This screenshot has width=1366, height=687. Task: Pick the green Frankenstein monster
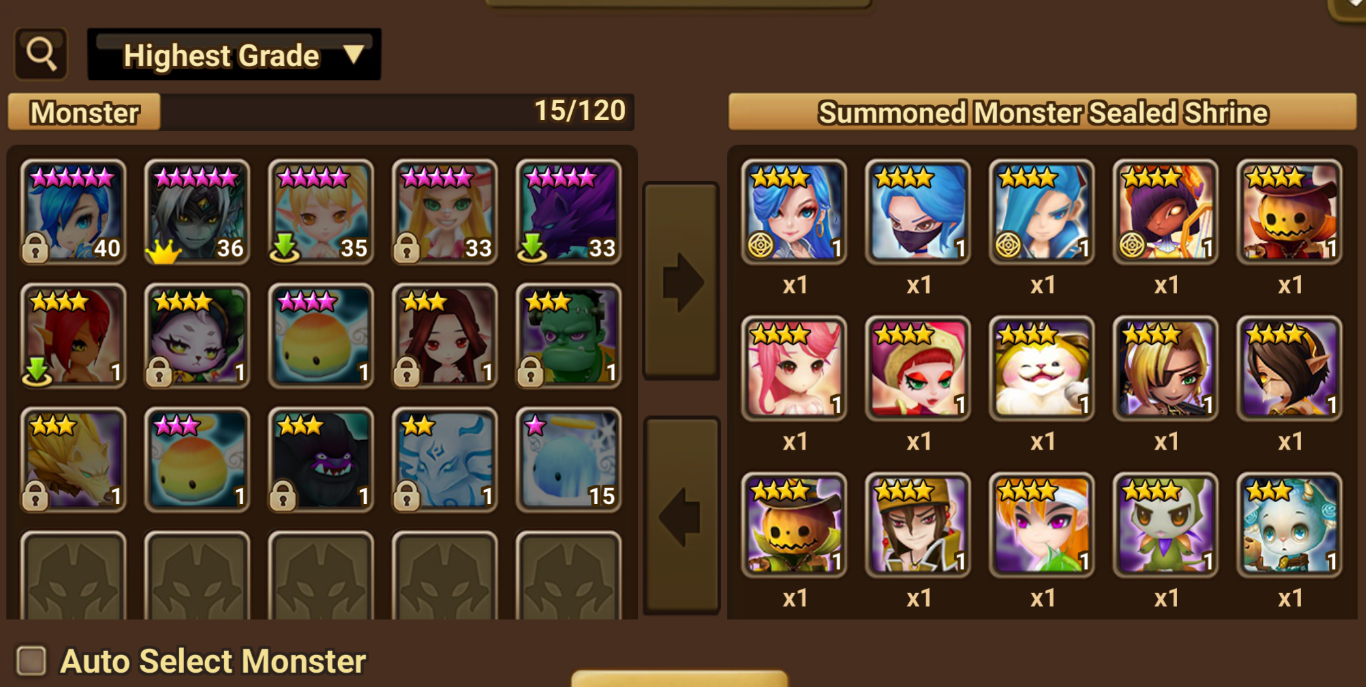click(x=569, y=336)
